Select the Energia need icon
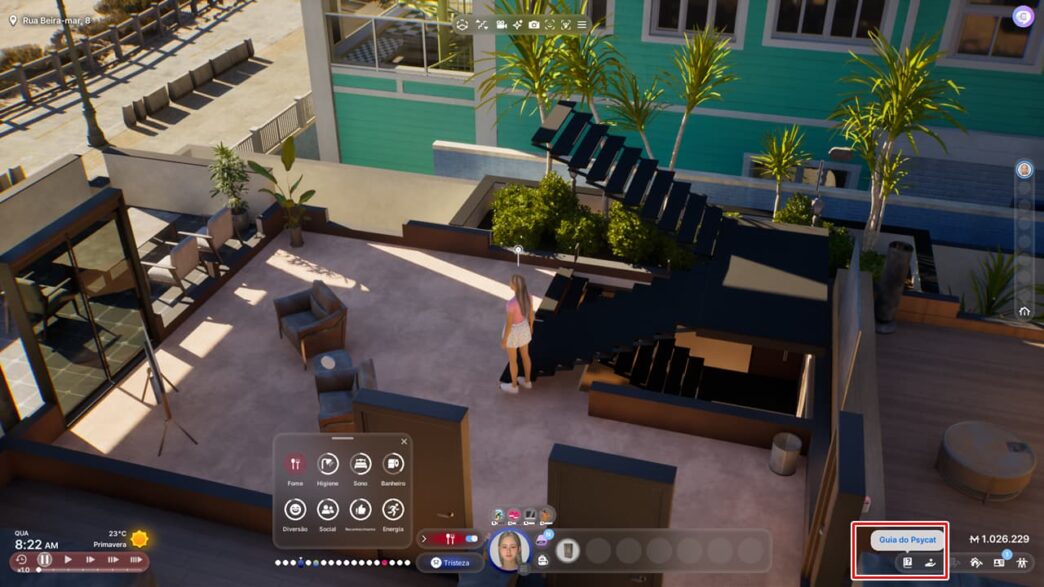 point(393,509)
